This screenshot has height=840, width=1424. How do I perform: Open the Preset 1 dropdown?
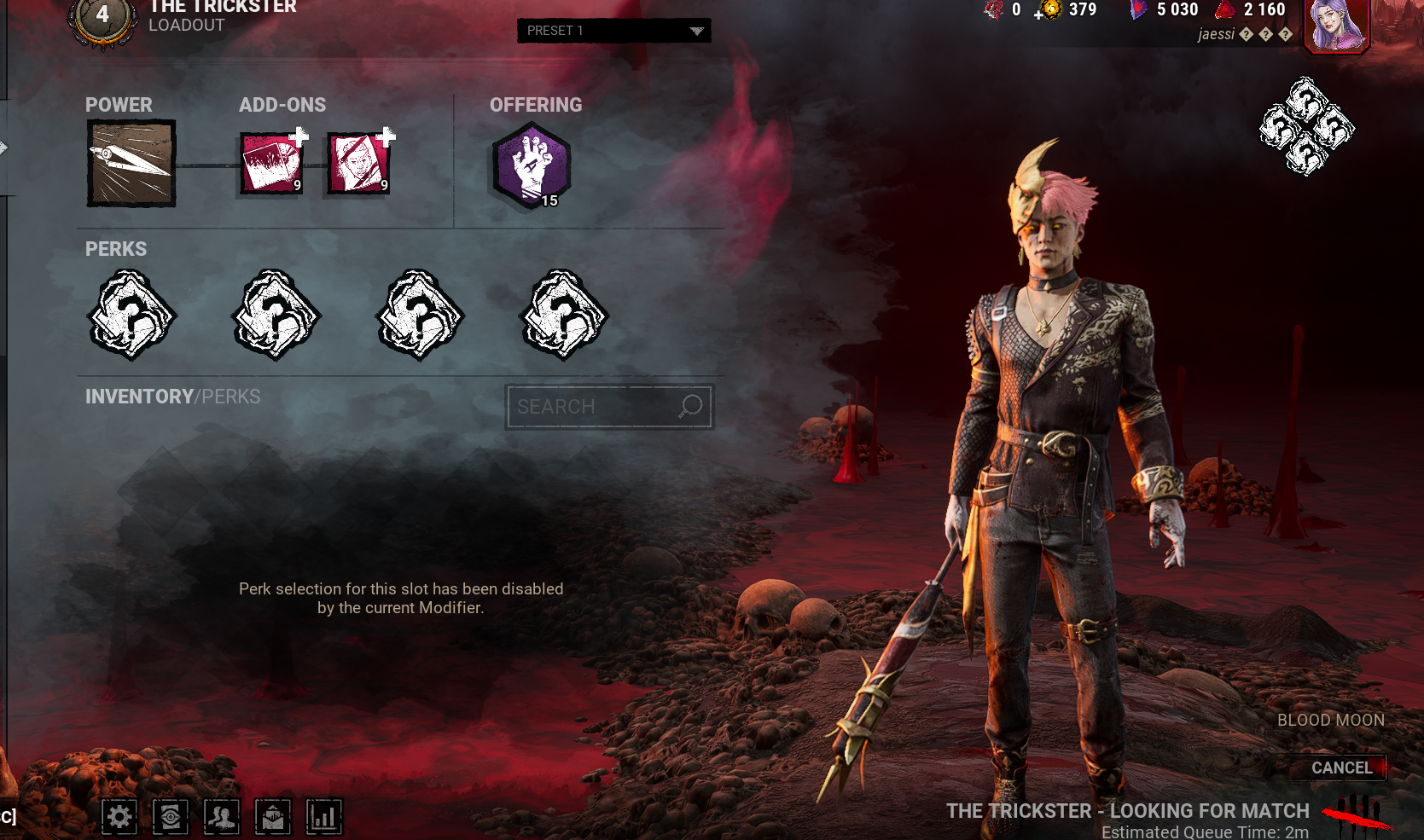point(613,31)
